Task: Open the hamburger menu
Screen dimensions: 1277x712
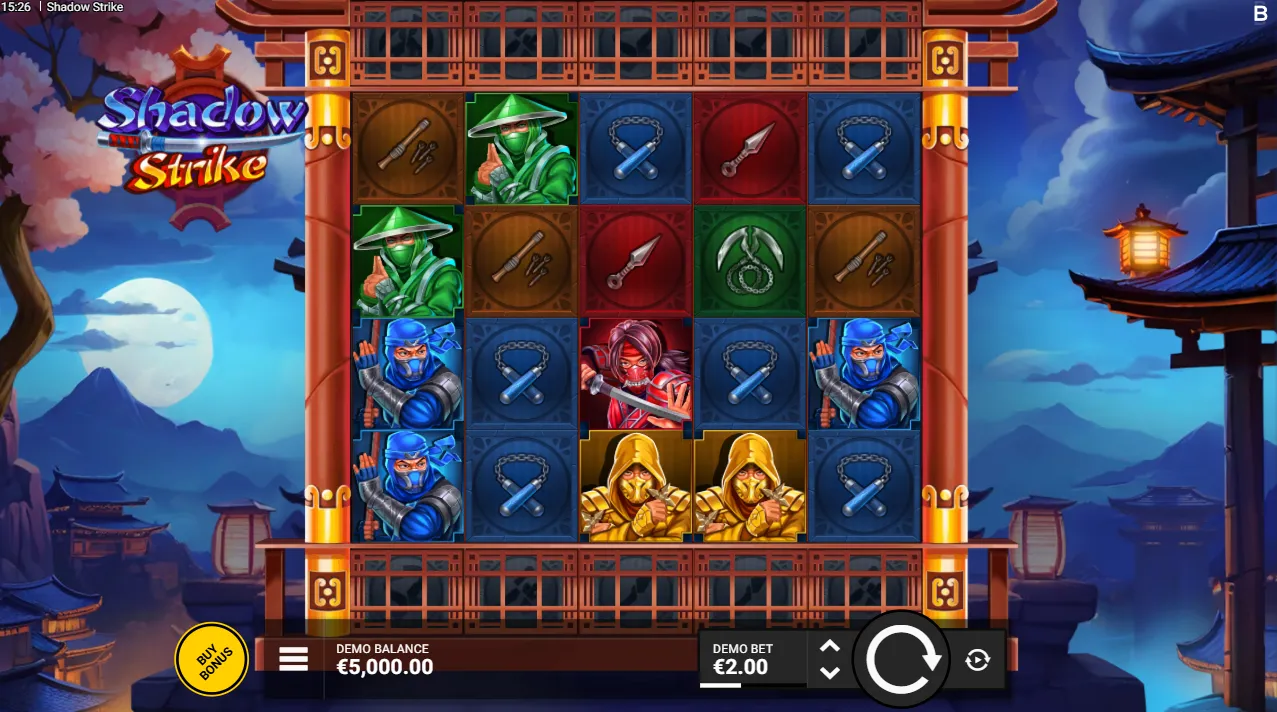Action: 293,659
